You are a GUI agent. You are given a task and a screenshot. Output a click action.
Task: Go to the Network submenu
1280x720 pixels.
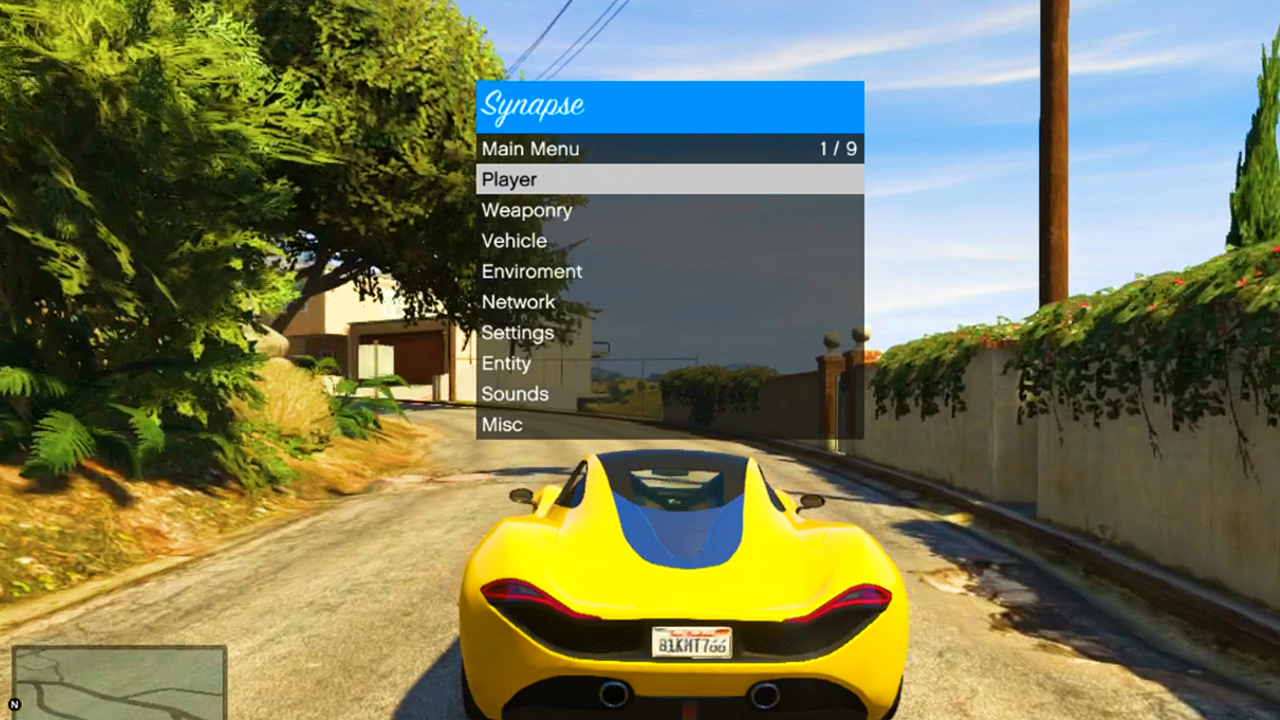(x=669, y=302)
